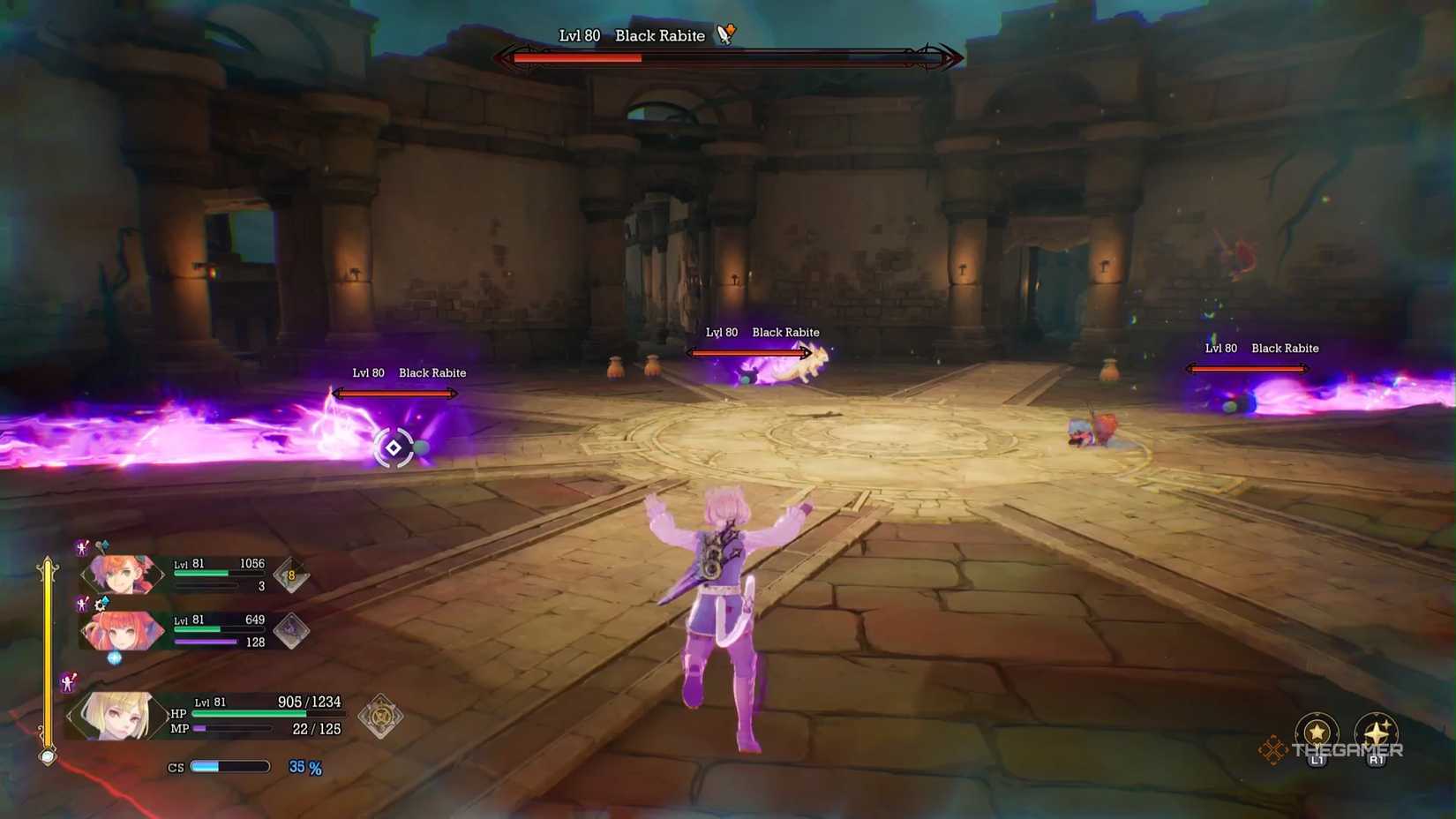
Task: Click the boss health bar at the top
Action: click(728, 59)
